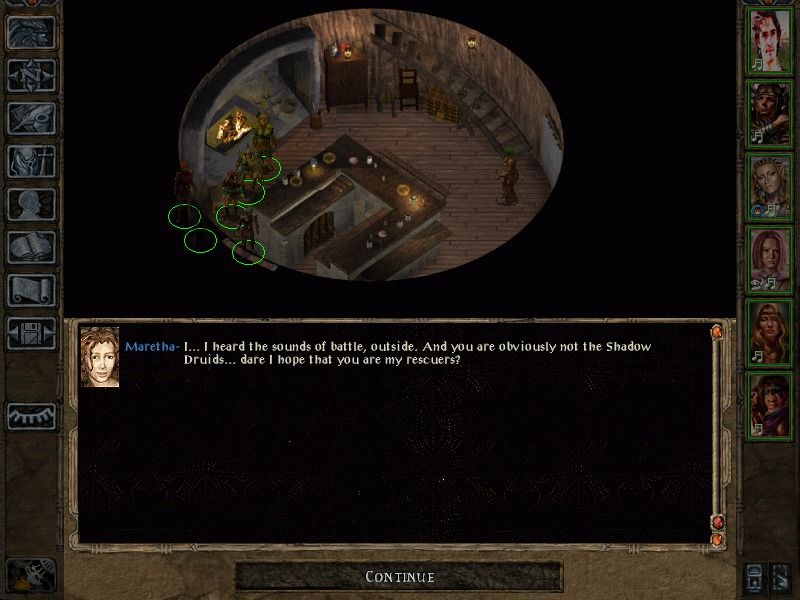Click the clock button in bottom-left corner
This screenshot has height=600, width=800.
(30, 577)
